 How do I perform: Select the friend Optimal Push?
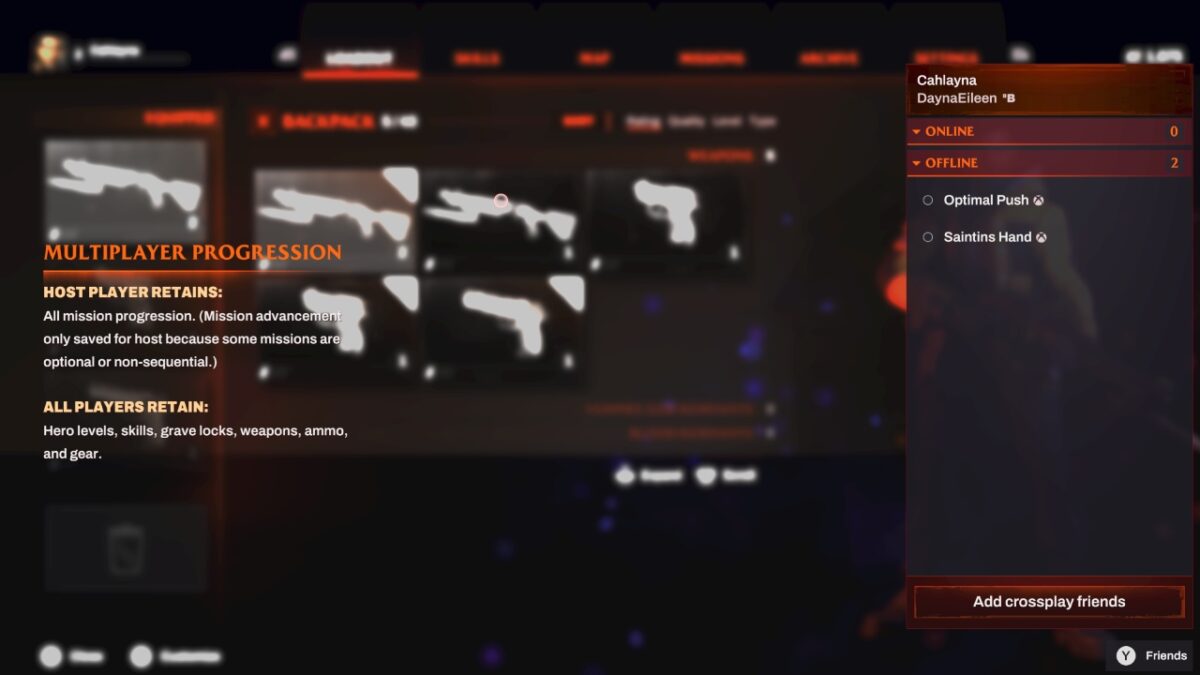pos(985,200)
